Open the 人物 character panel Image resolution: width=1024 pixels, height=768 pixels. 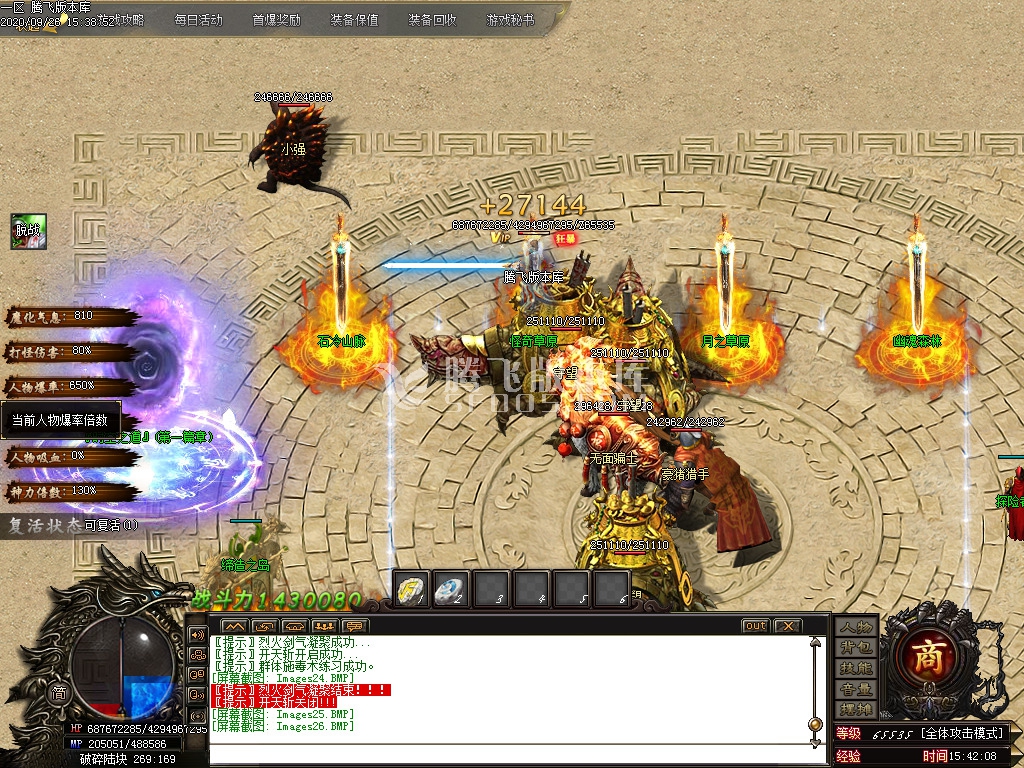point(856,627)
